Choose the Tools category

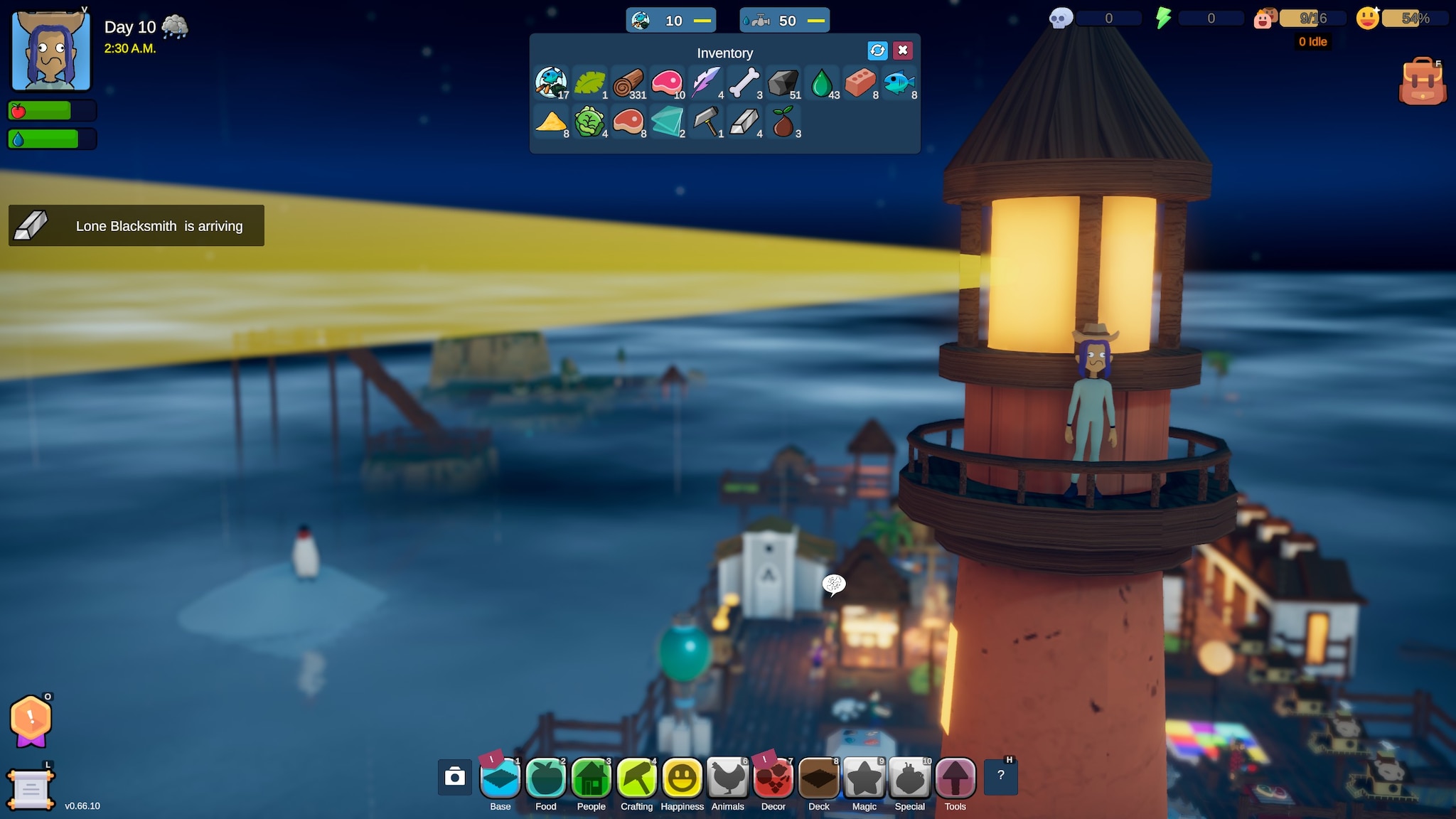(x=955, y=778)
